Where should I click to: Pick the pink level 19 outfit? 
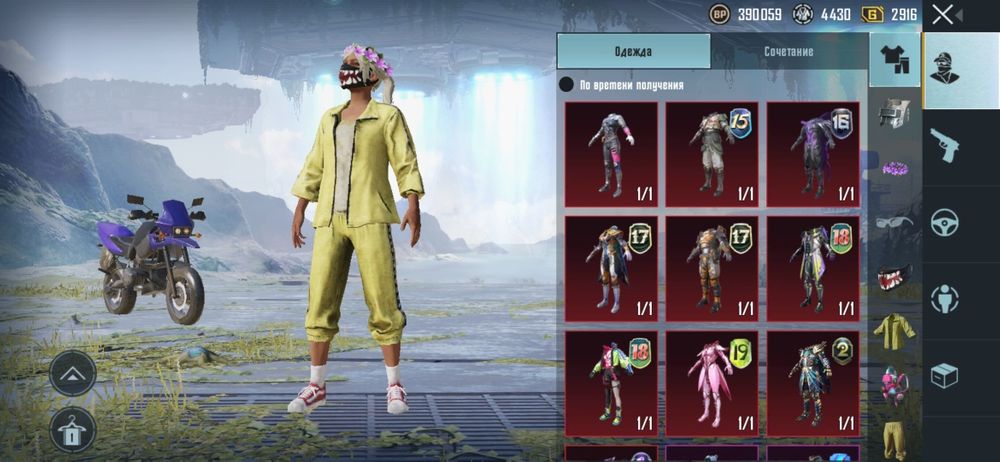[712, 384]
